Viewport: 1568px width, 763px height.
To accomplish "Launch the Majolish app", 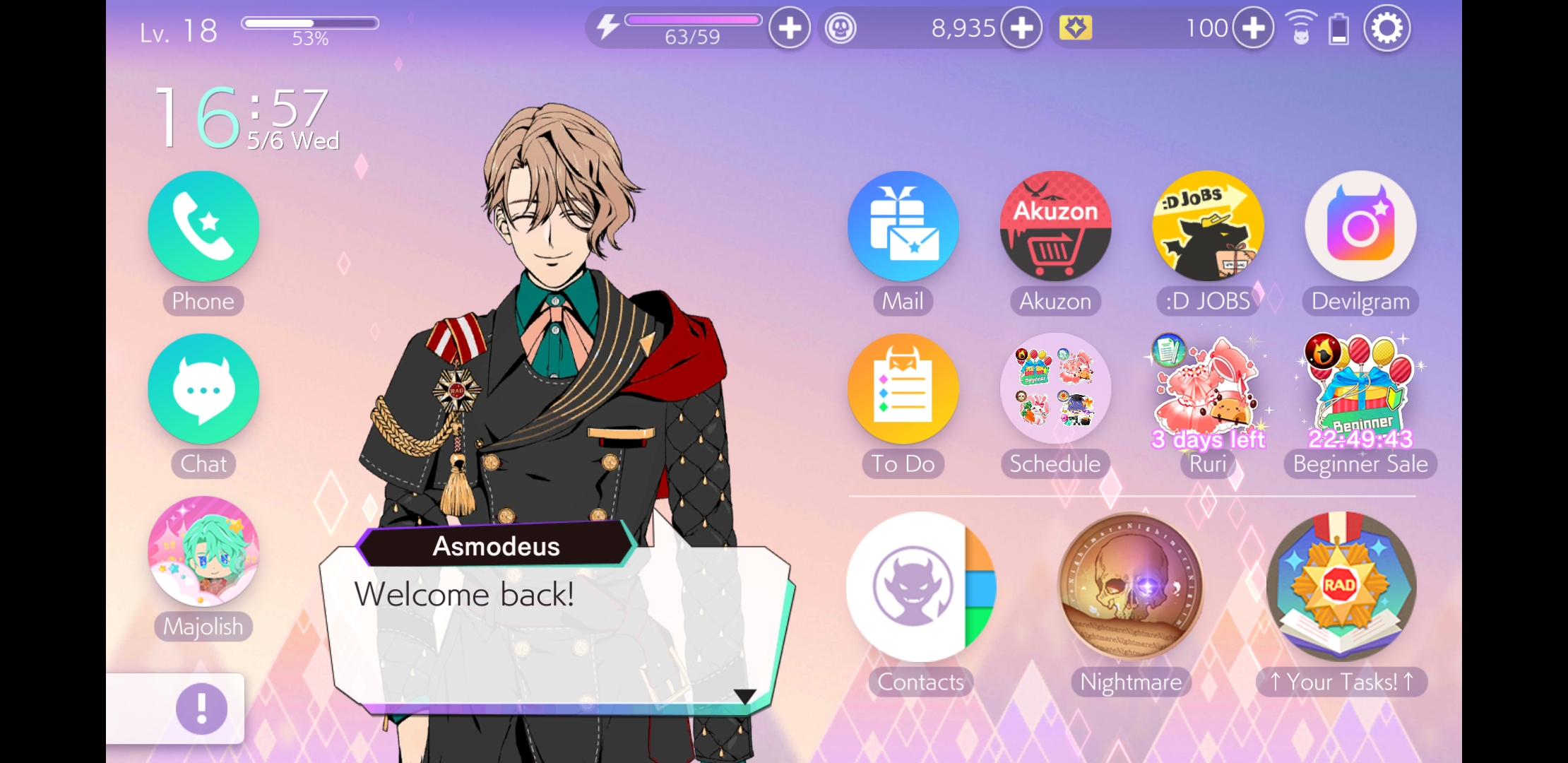I will tap(203, 552).
